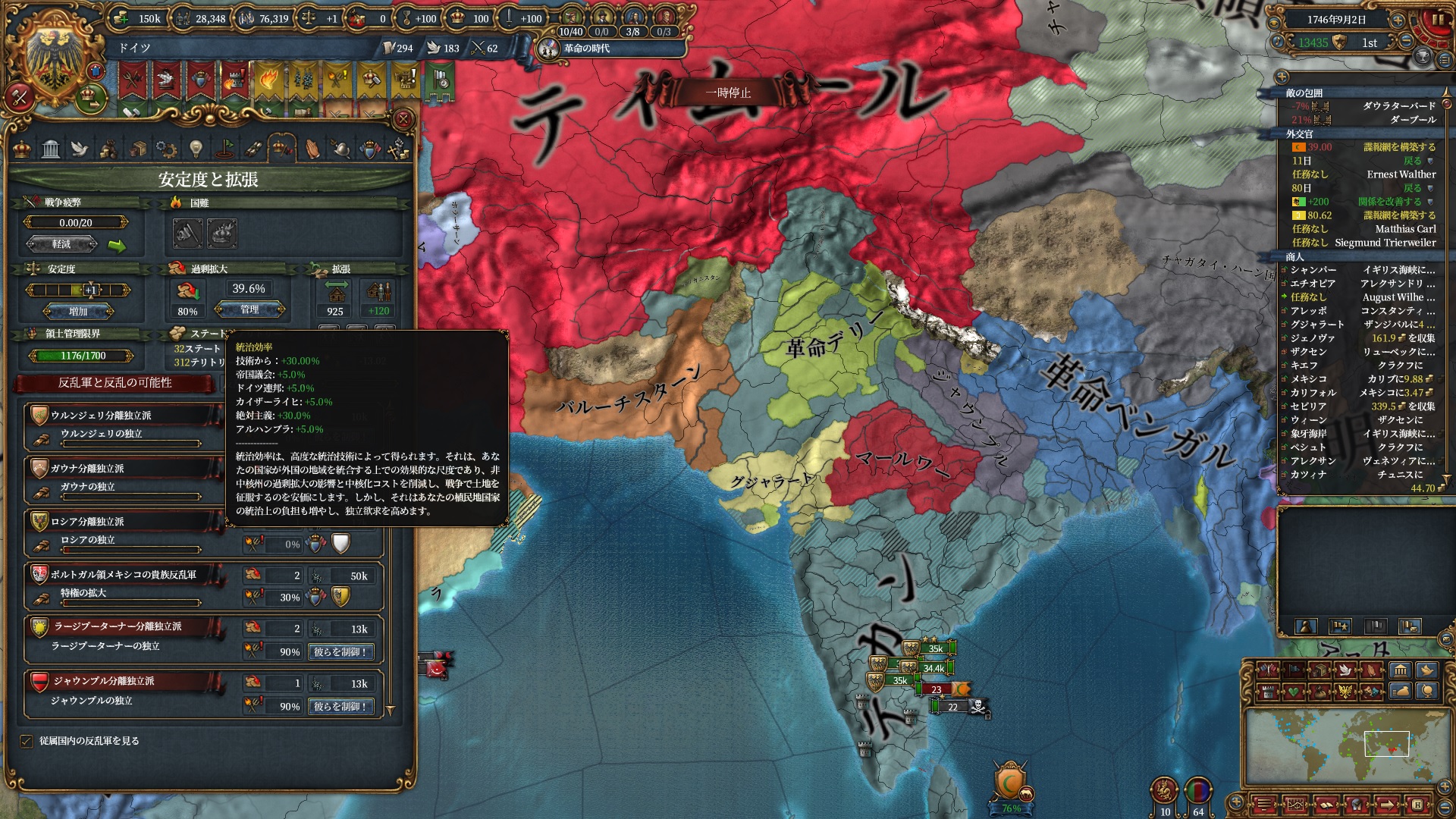Open the lightbulb ideas tab
Viewport: 1456px width, 819px height.
point(196,149)
